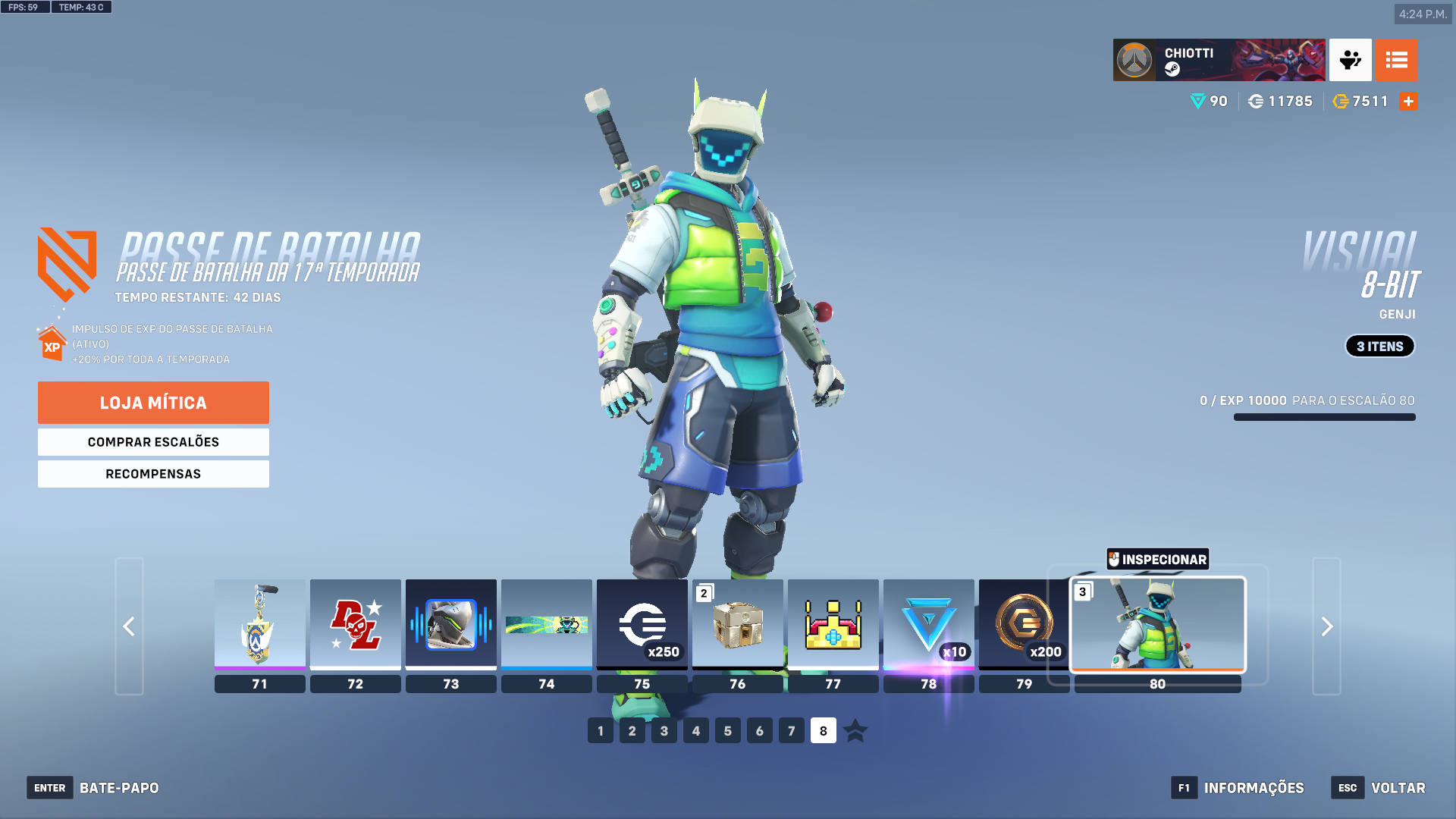Image resolution: width=1456 pixels, height=819 pixels.
Task: Select tier 72 red skull spray
Action: tap(355, 625)
